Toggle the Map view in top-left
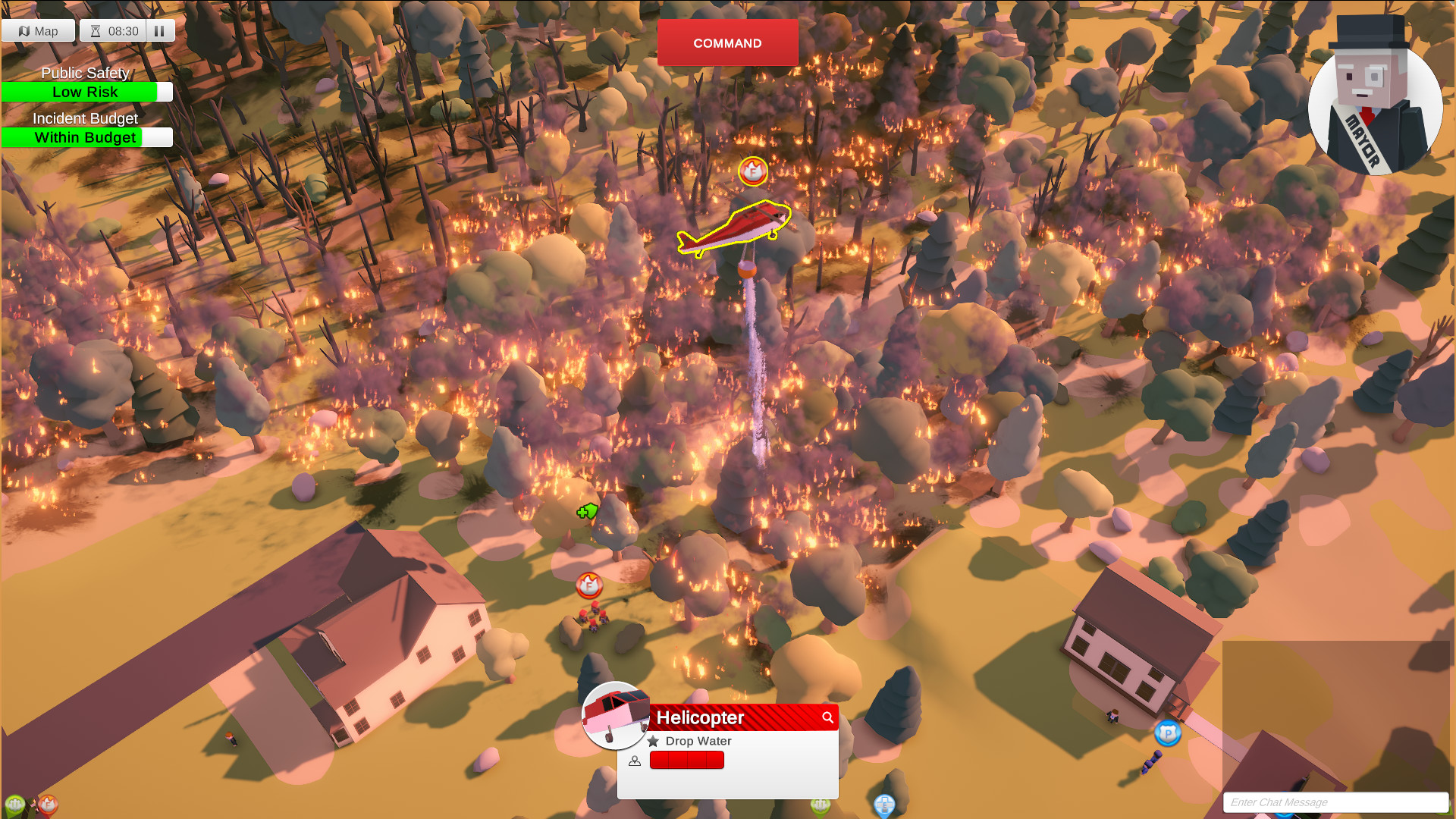Screen dimensions: 1456x819 [x=37, y=30]
